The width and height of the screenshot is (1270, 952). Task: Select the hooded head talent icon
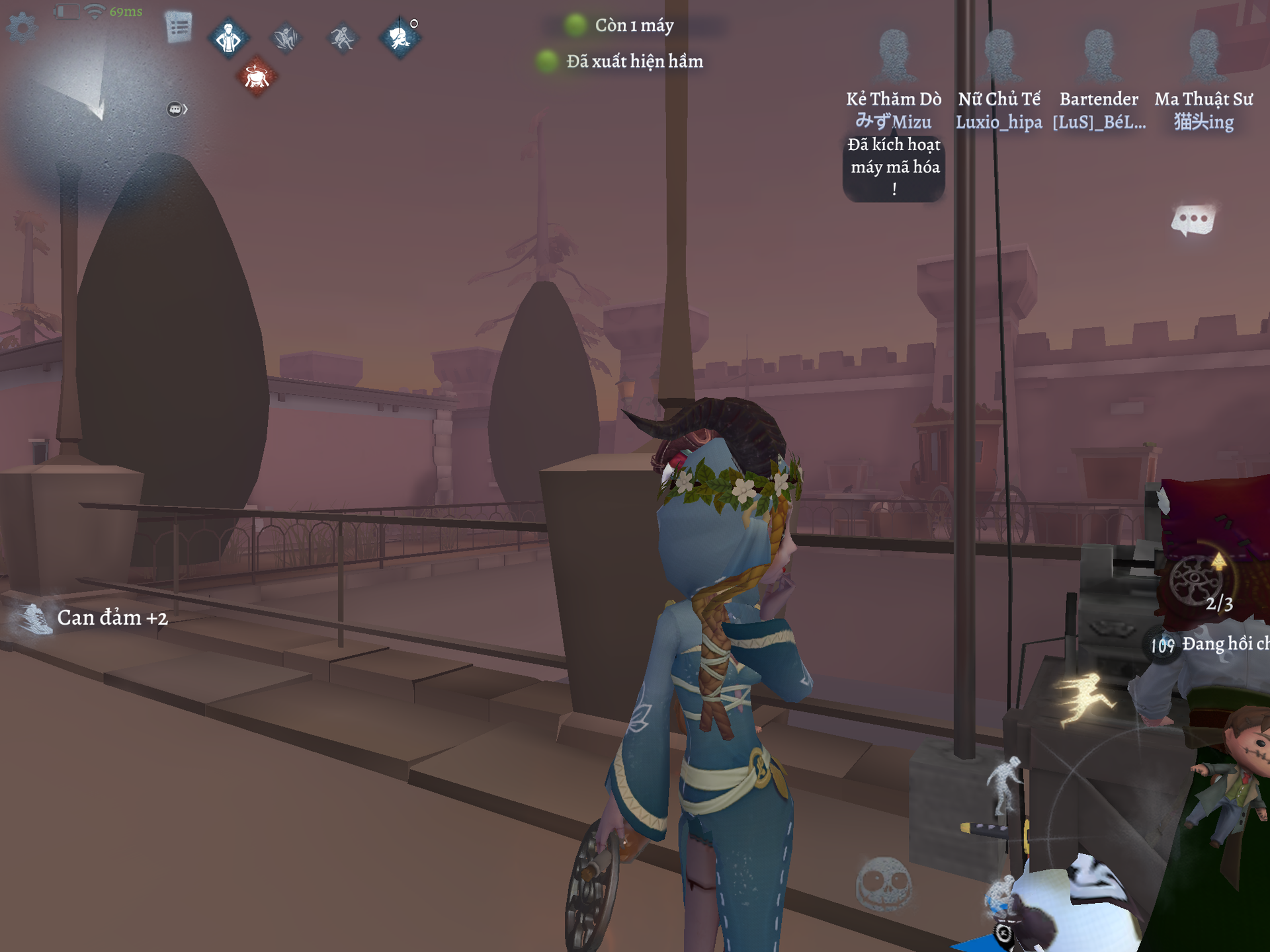399,38
